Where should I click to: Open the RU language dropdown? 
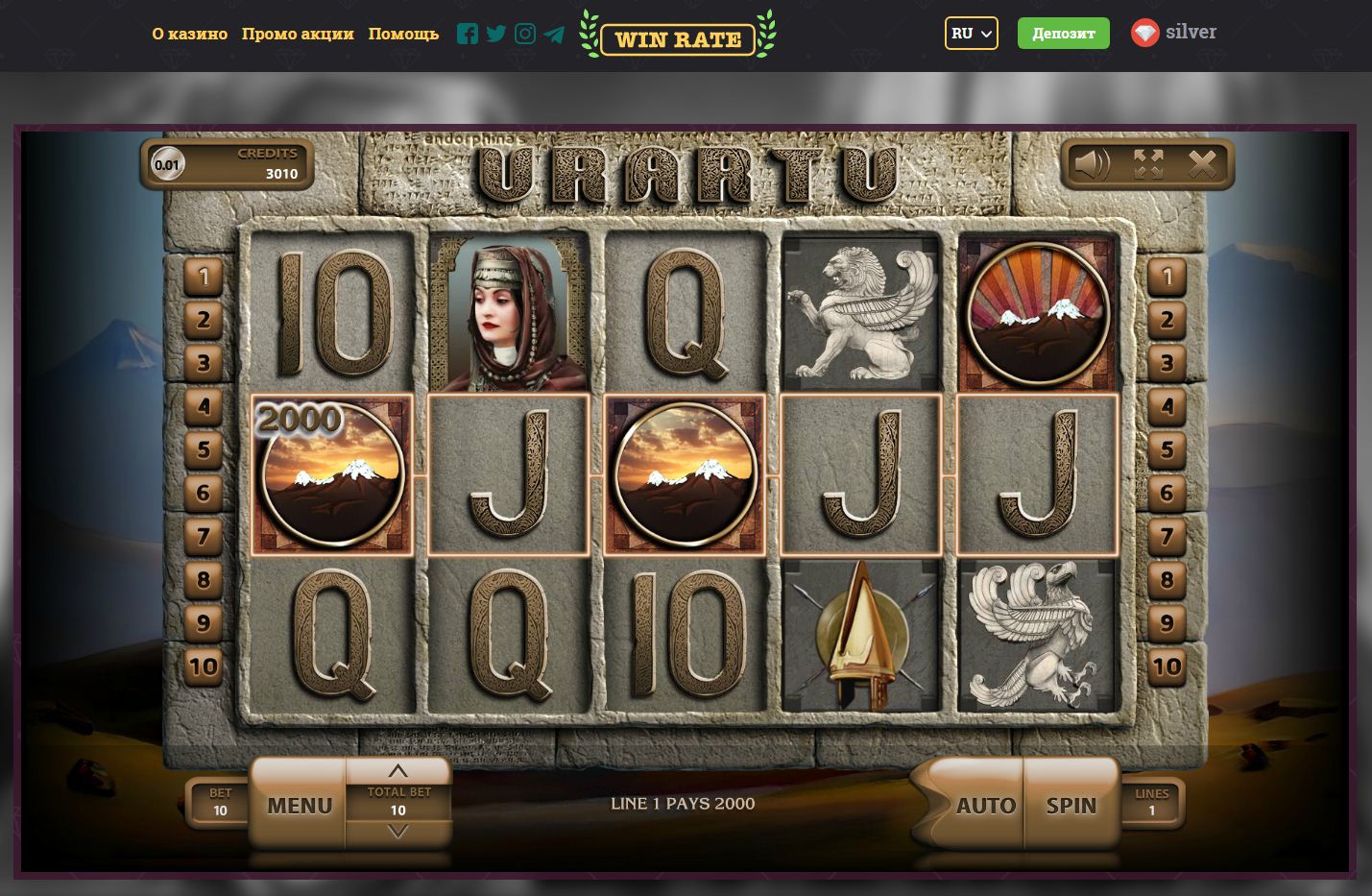(971, 34)
